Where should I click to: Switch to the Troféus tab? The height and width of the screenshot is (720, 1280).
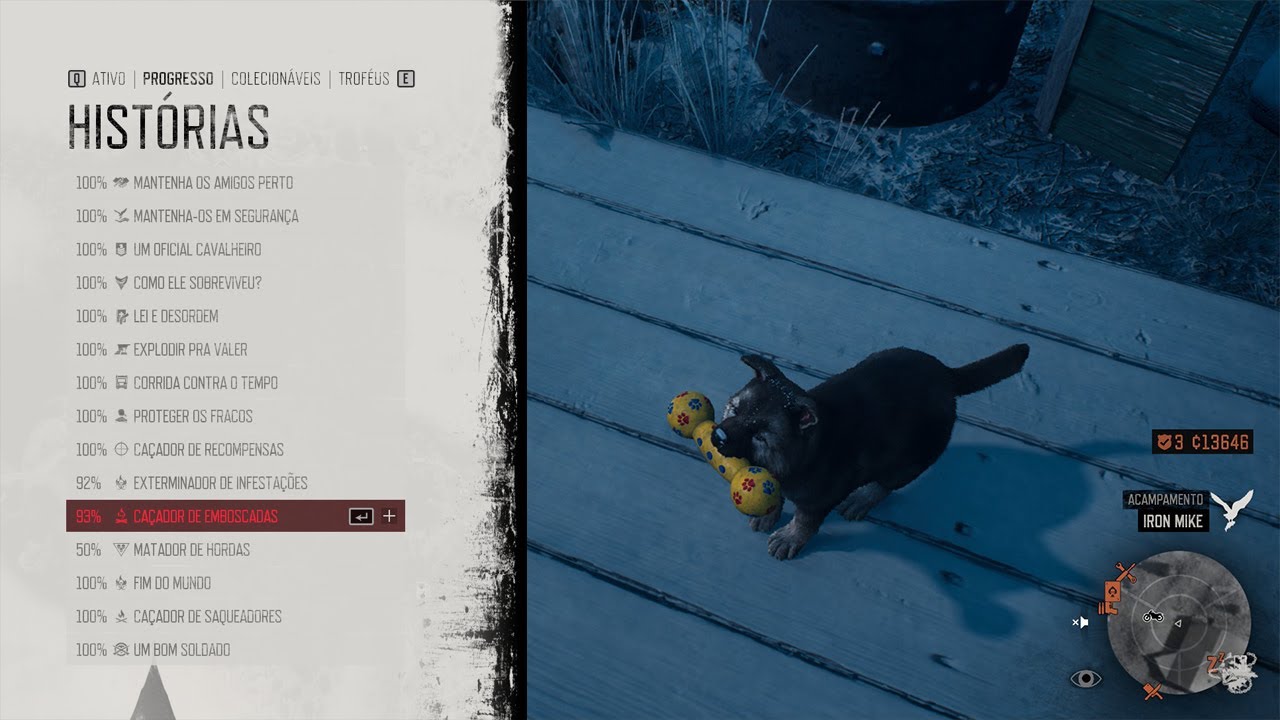point(363,79)
